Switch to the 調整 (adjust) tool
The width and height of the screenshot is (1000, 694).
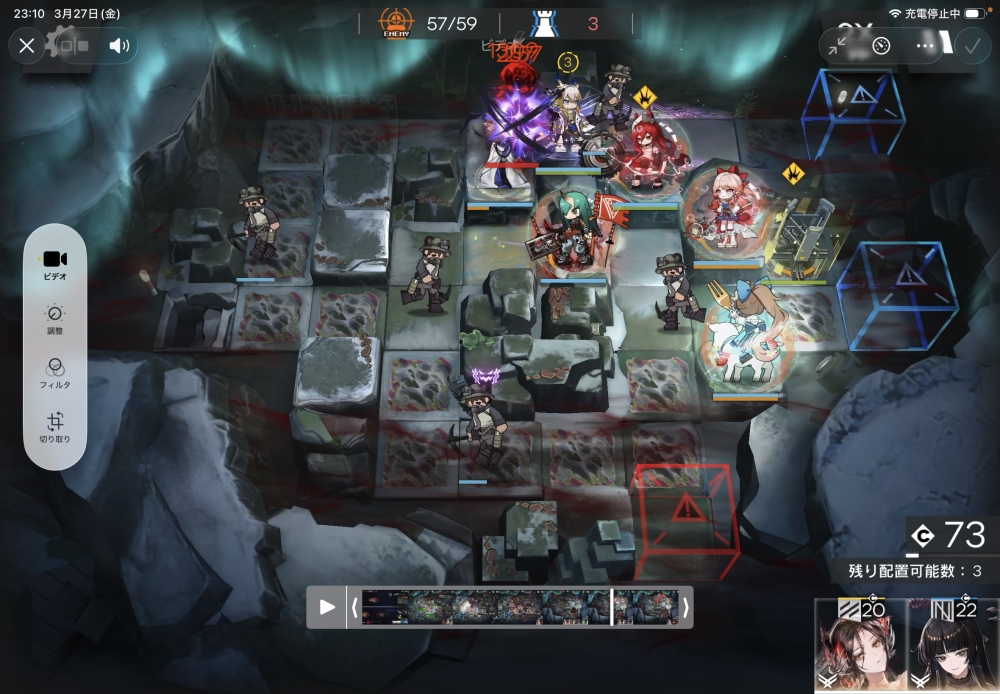55,317
